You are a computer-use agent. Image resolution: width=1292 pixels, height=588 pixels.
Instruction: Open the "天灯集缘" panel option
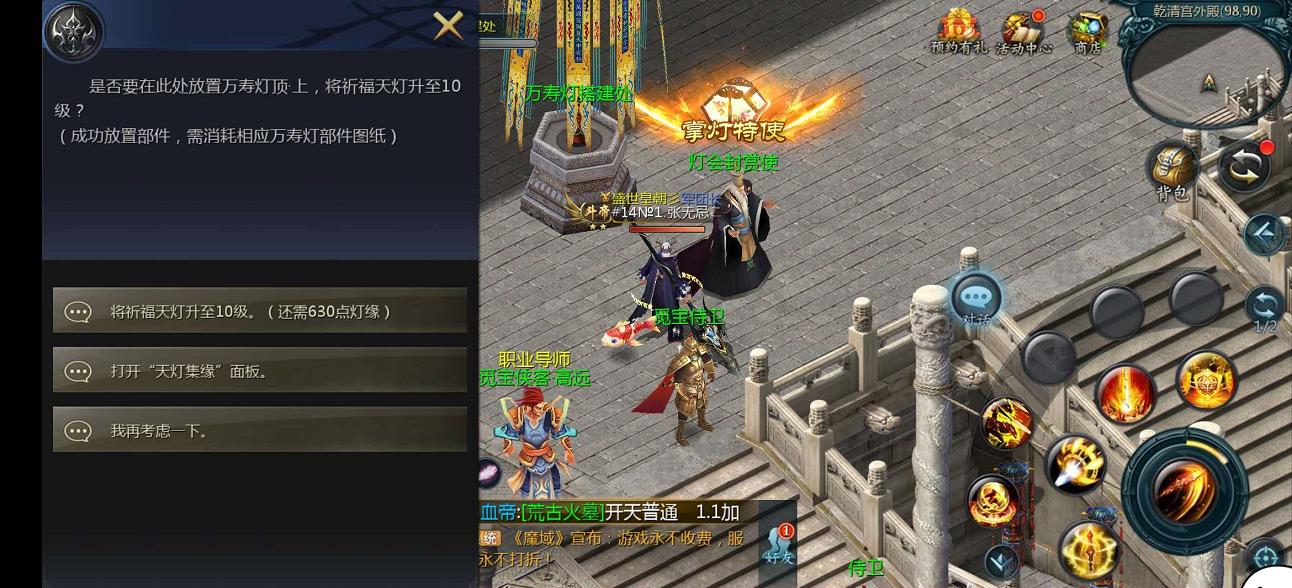coord(260,371)
